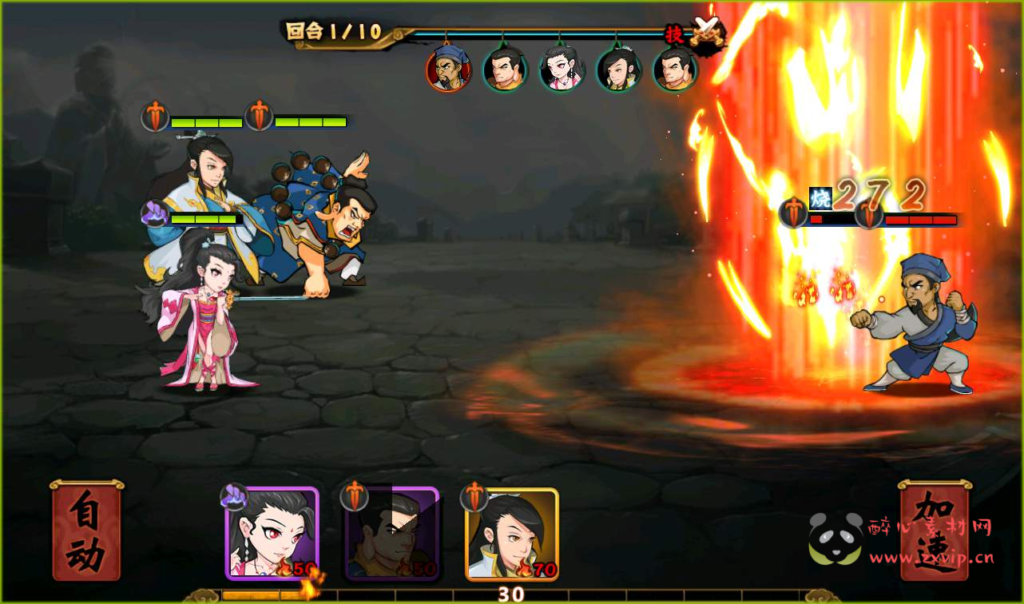Toggle the 自动 auto-battle button
This screenshot has width=1024, height=604.
tap(87, 531)
